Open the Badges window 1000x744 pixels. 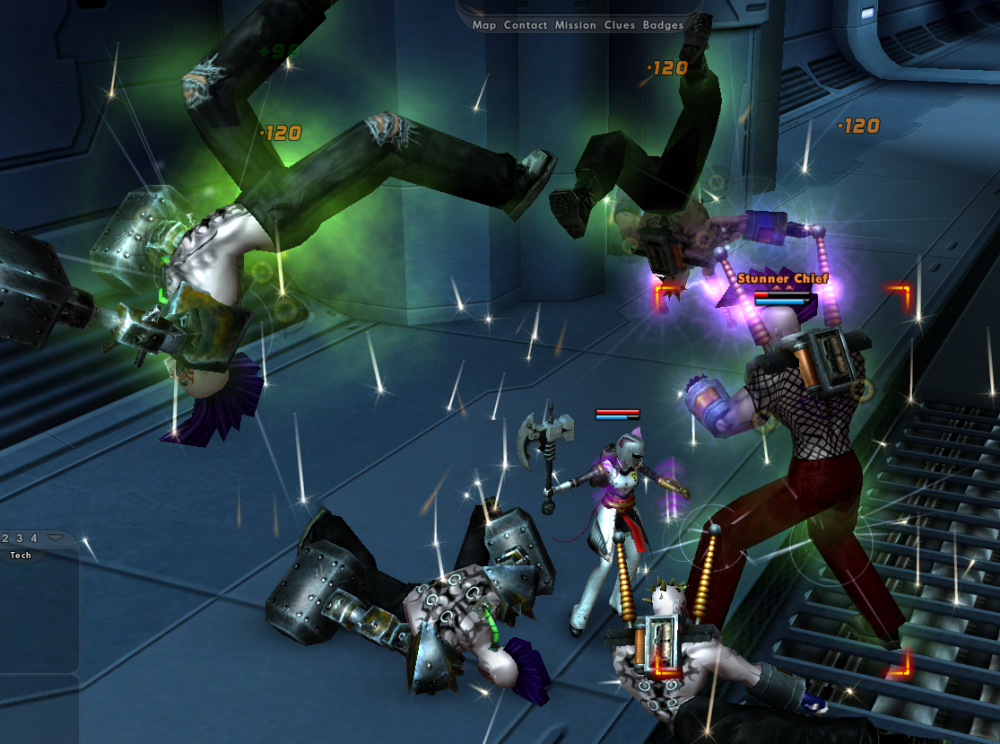pos(663,25)
